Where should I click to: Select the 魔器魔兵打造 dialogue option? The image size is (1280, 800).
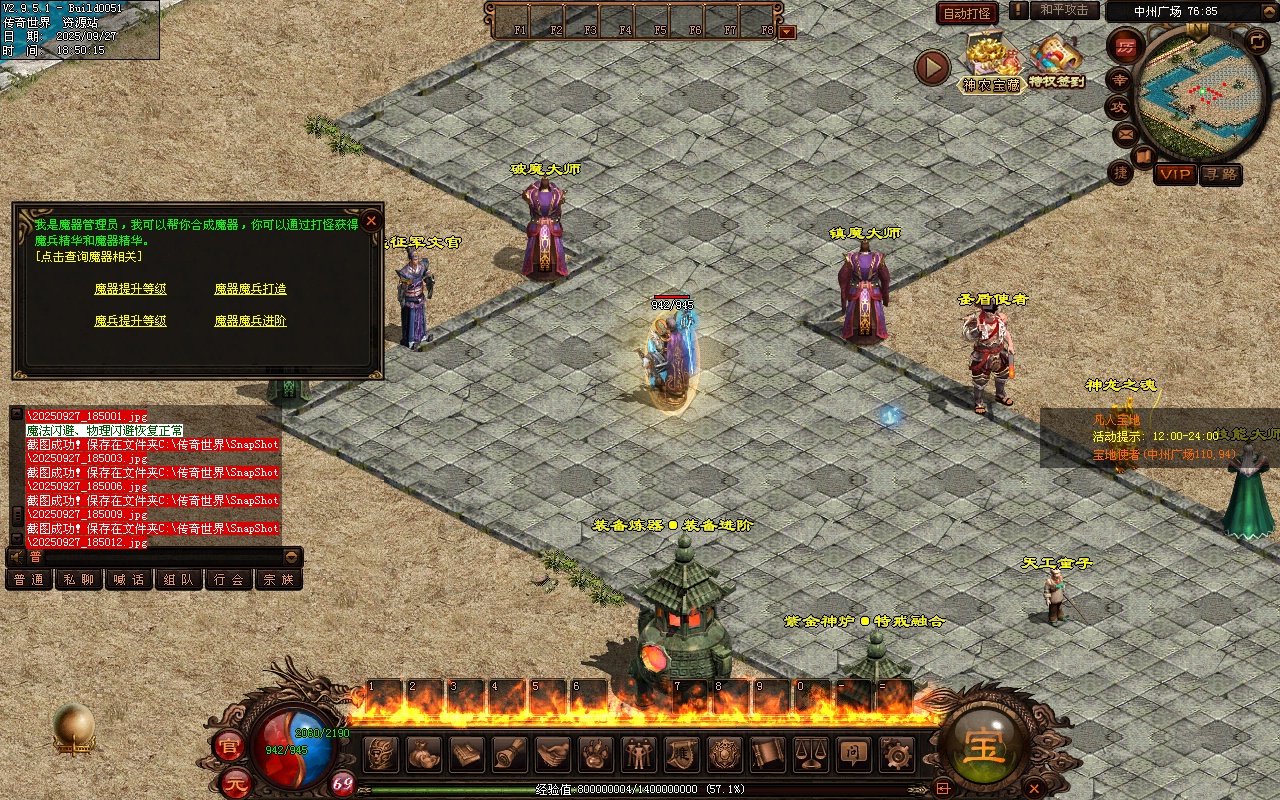pyautogui.click(x=250, y=289)
